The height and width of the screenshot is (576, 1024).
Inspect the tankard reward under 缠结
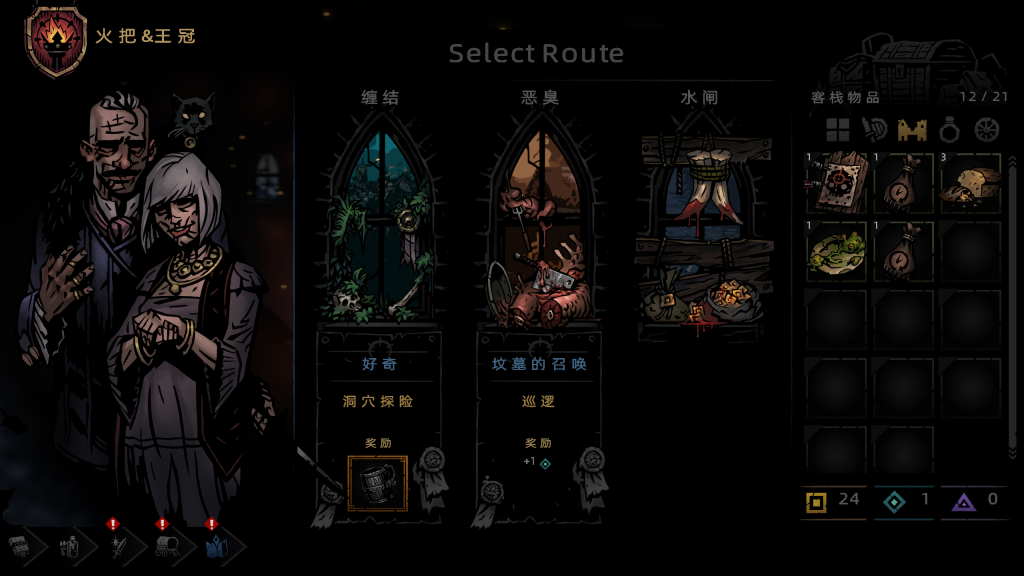pyautogui.click(x=377, y=483)
